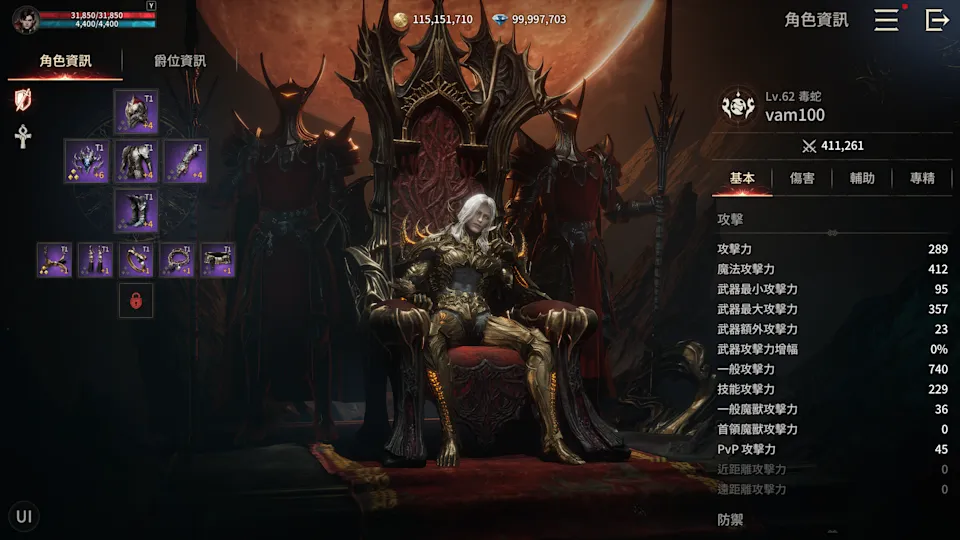
Task: Select the equipped chest armor slot
Action: point(136,161)
